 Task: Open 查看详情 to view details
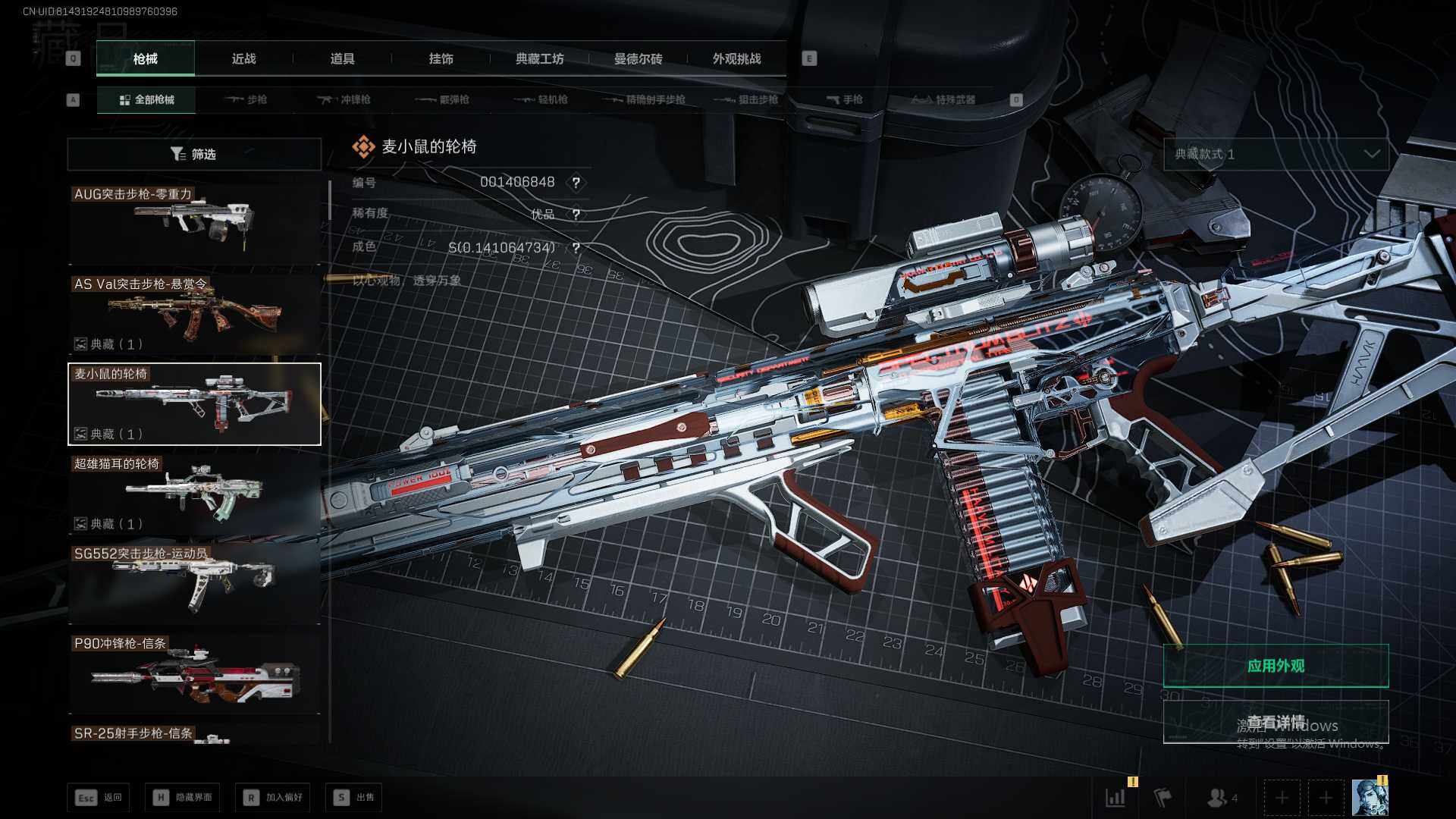click(x=1276, y=721)
